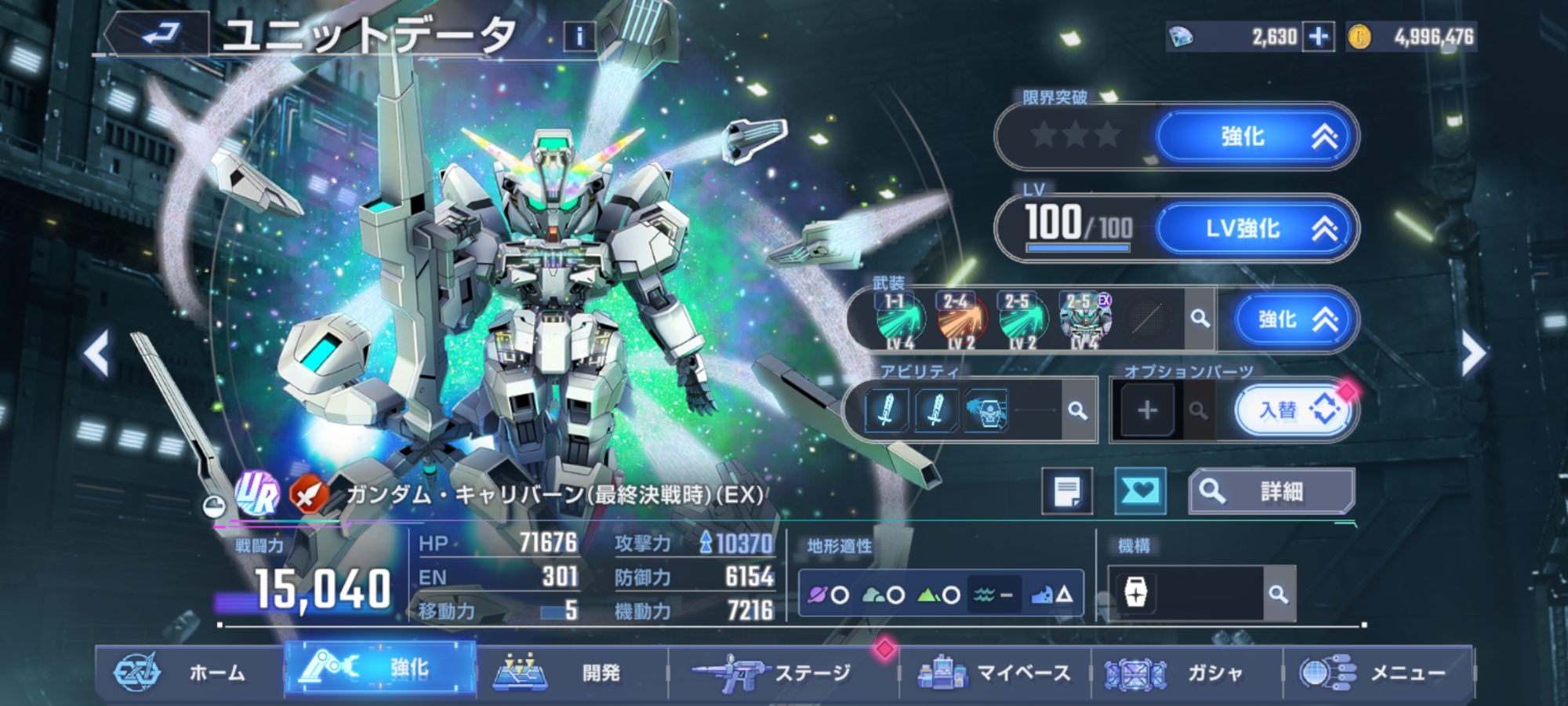The image size is (1568, 706).
Task: Open the 詳細 details button
Action: [1272, 492]
